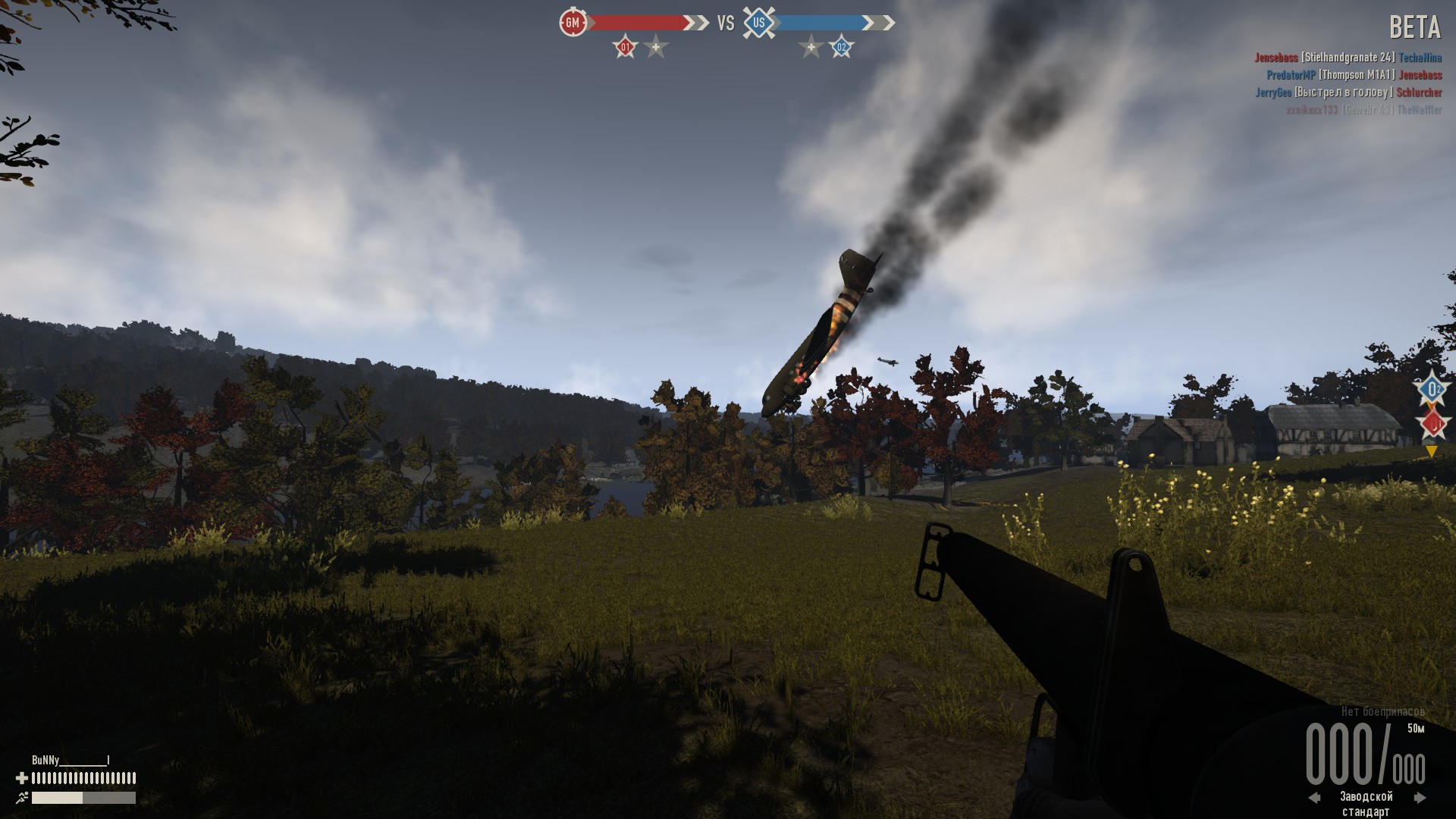Click the red GM team emblem

[x=573, y=23]
